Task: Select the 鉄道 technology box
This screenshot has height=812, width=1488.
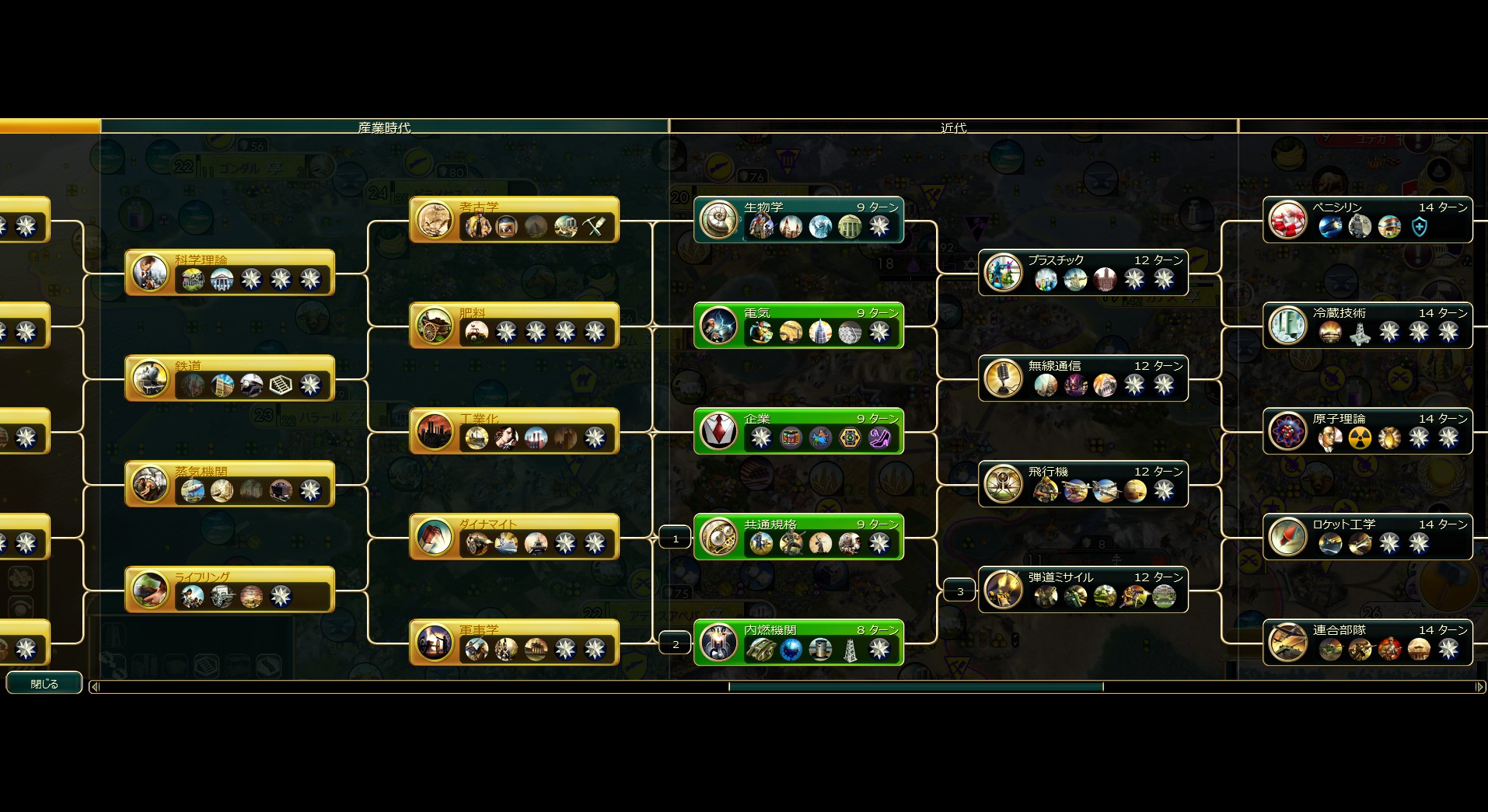Action: (229, 378)
